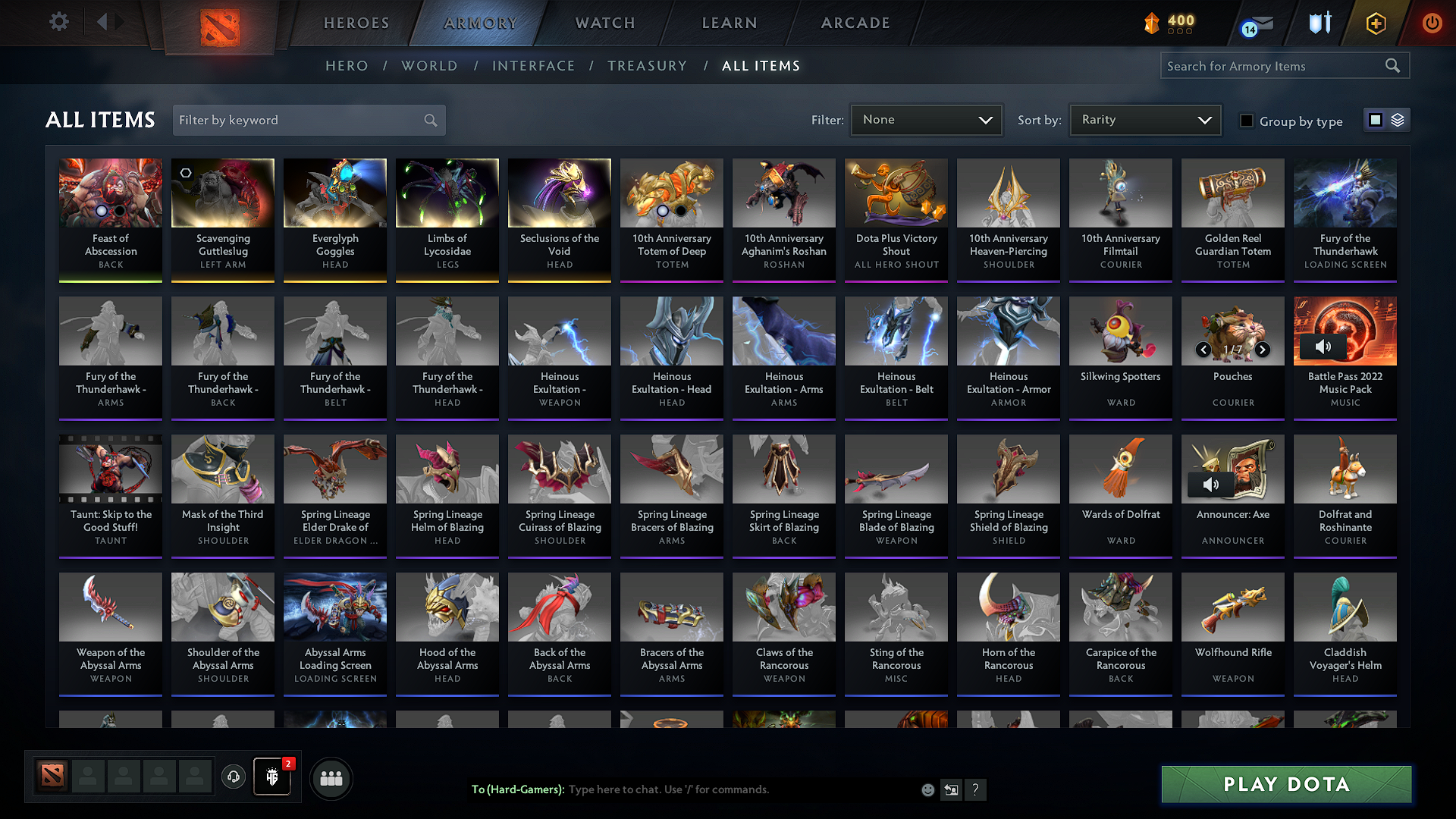
Task: Select the Wolfhound Rifle weapon thumbnail
Action: click(1232, 607)
